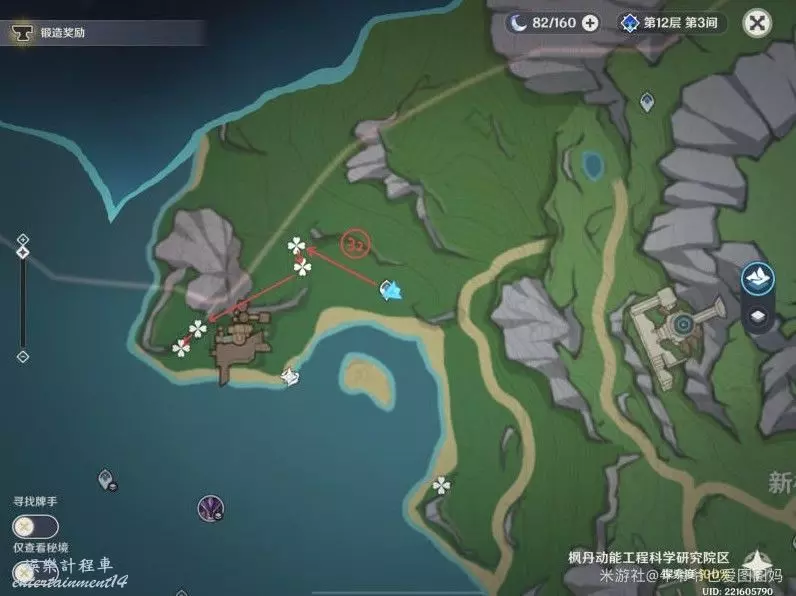Select the waypoint marker near the mountain ridge
The height and width of the screenshot is (596, 796).
[646, 101]
